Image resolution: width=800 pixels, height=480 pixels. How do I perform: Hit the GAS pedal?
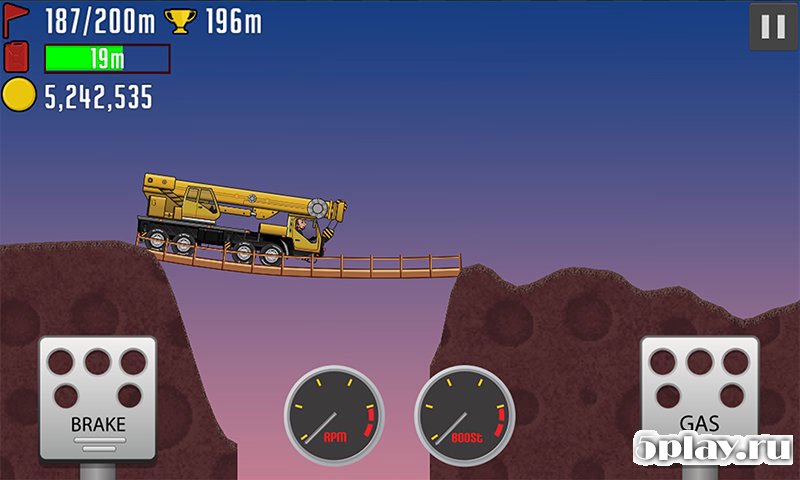[x=699, y=397]
